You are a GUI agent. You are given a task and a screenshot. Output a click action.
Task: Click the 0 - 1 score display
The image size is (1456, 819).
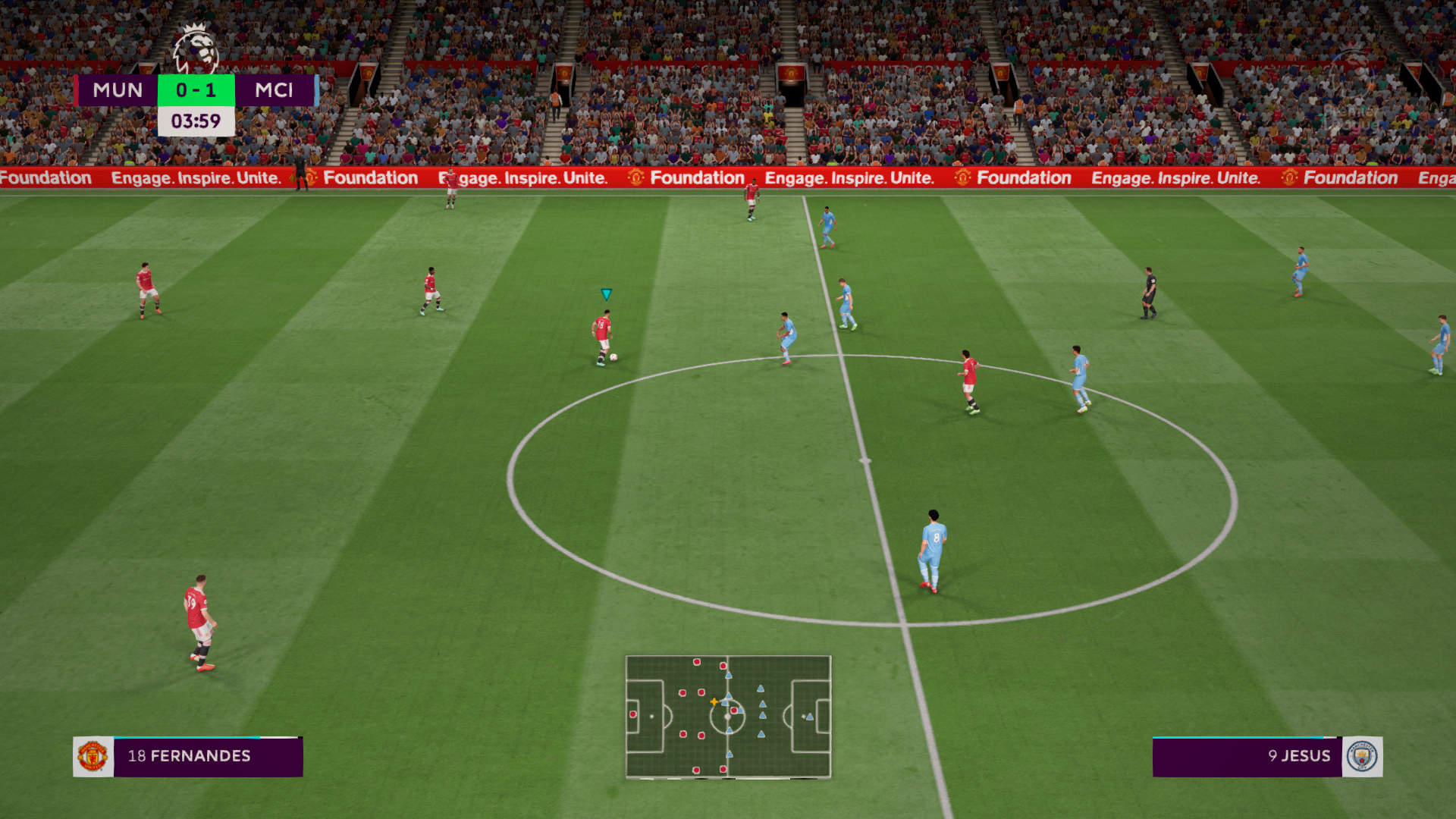(x=196, y=90)
